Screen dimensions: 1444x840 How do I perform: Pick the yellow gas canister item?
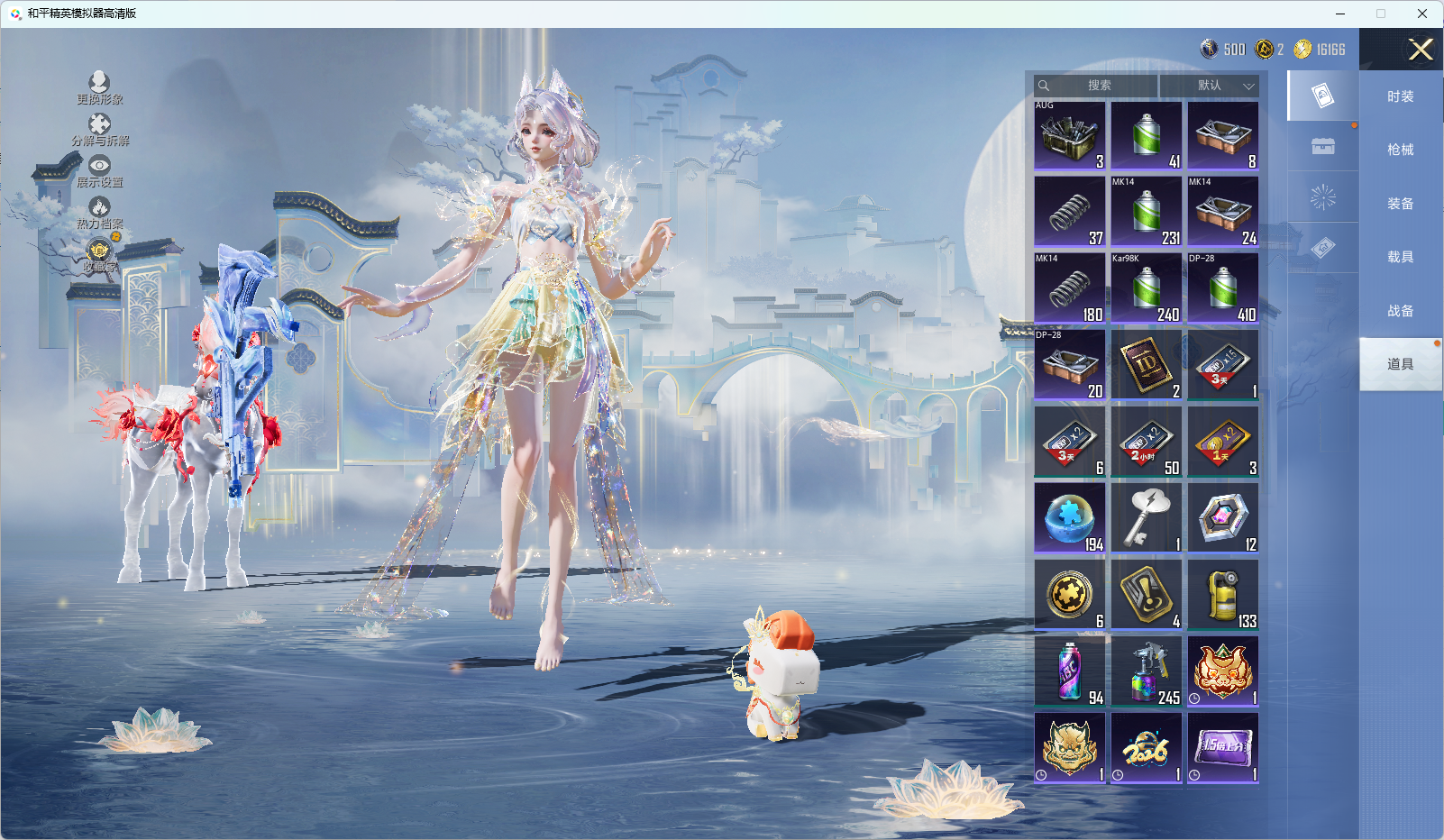[1223, 595]
